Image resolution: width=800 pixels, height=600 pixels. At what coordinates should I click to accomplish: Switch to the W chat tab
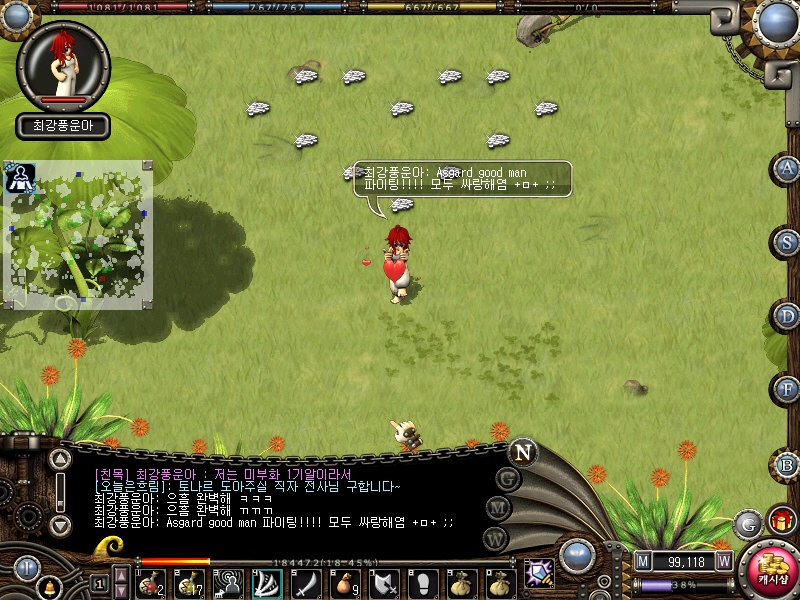coord(493,537)
